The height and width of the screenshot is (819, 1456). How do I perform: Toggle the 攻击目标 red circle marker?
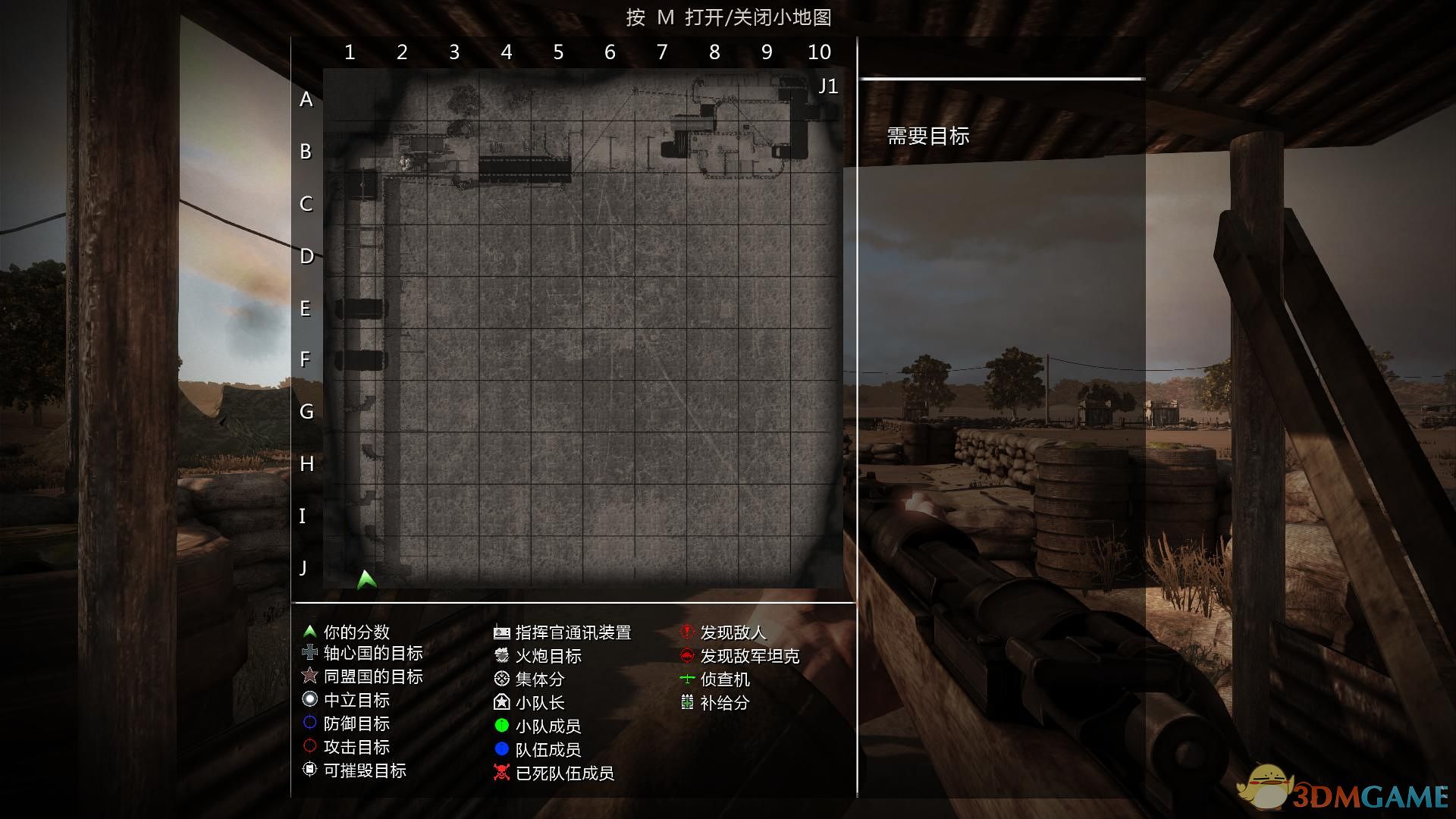click(310, 747)
